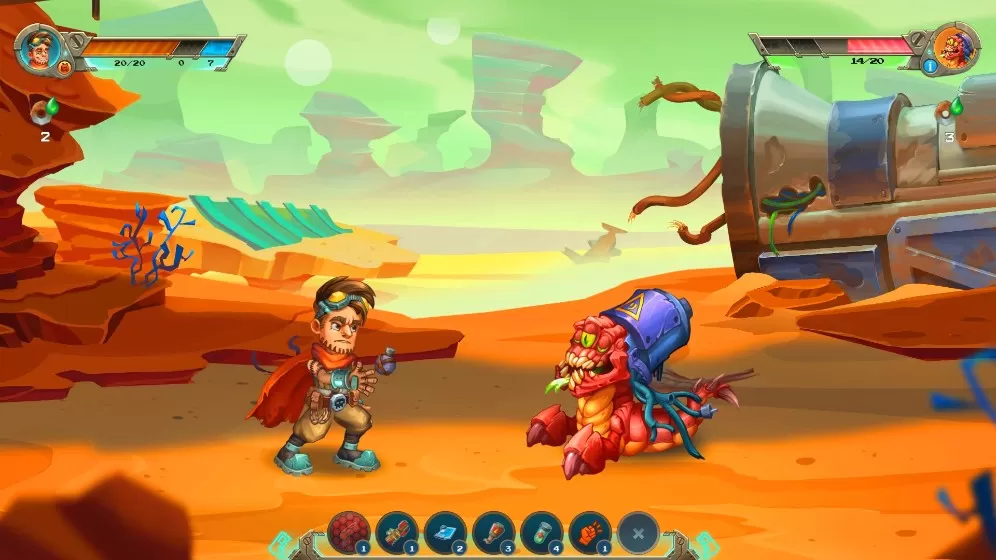Click the enemy's green drop status icon
This screenshot has height=560, width=996.
click(954, 106)
